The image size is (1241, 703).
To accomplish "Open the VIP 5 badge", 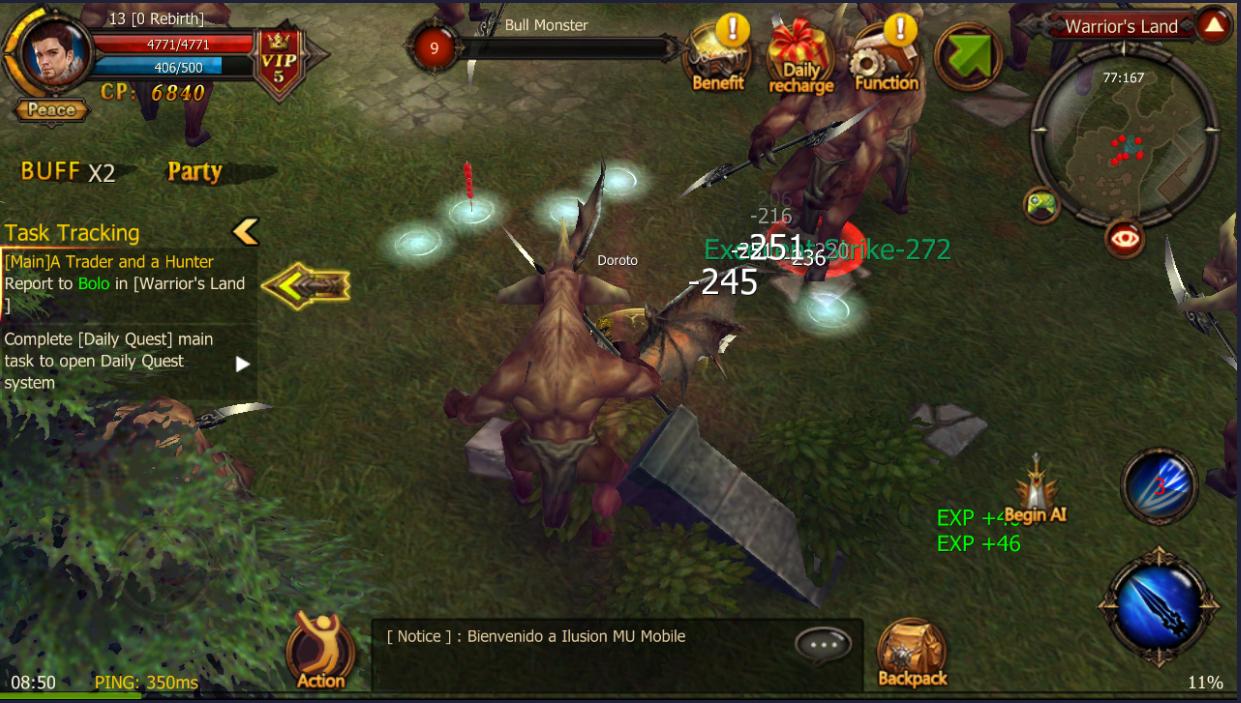I will 279,63.
